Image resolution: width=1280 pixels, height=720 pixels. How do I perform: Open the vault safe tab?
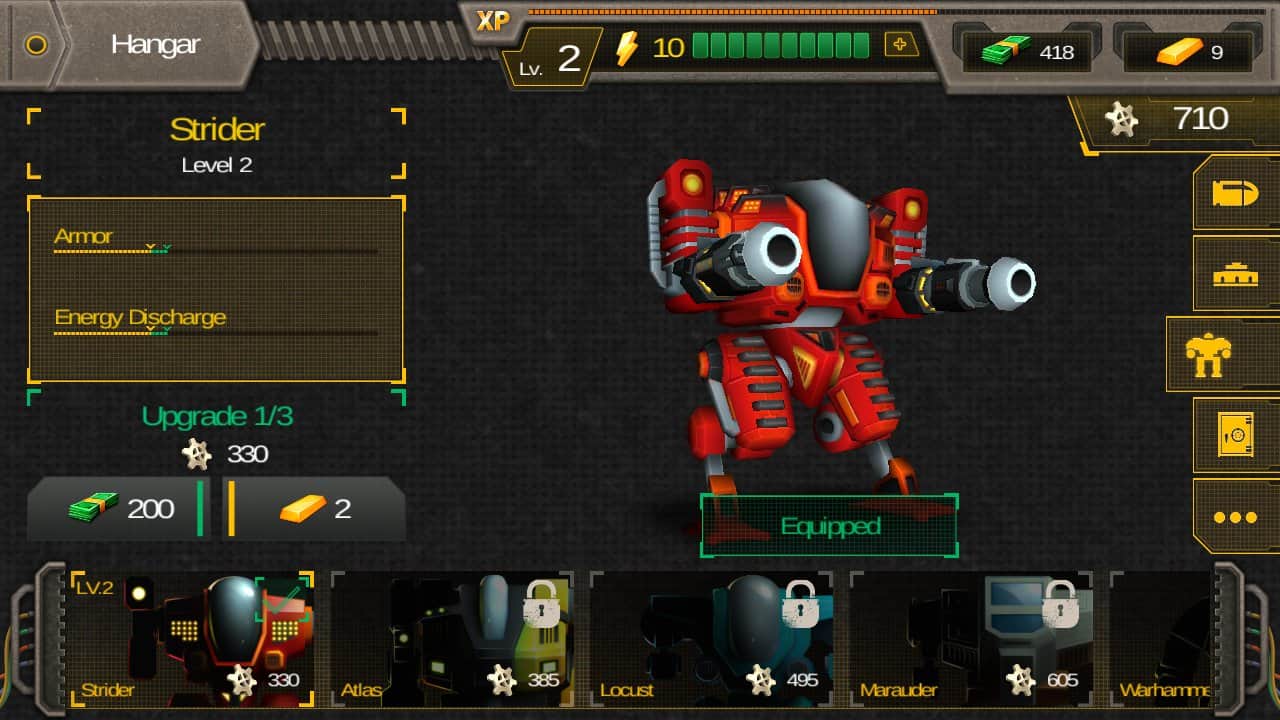click(1236, 436)
